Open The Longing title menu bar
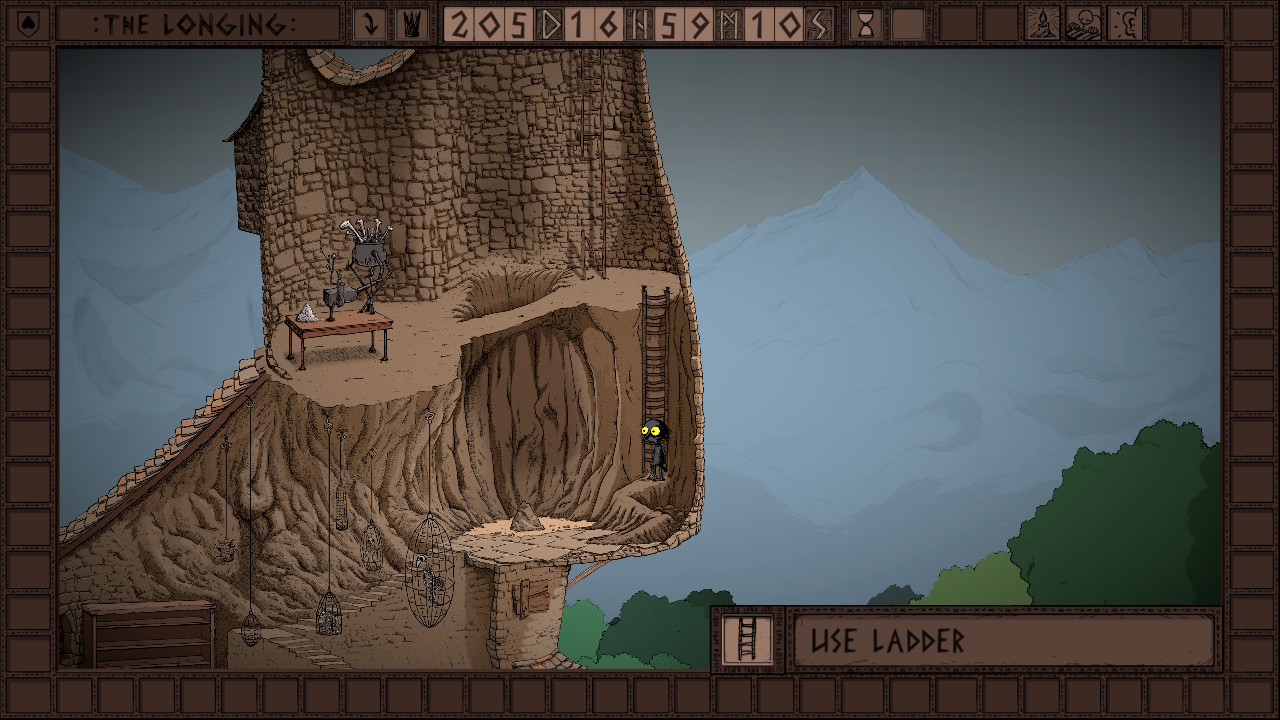The width and height of the screenshot is (1280, 720). click(x=197, y=24)
